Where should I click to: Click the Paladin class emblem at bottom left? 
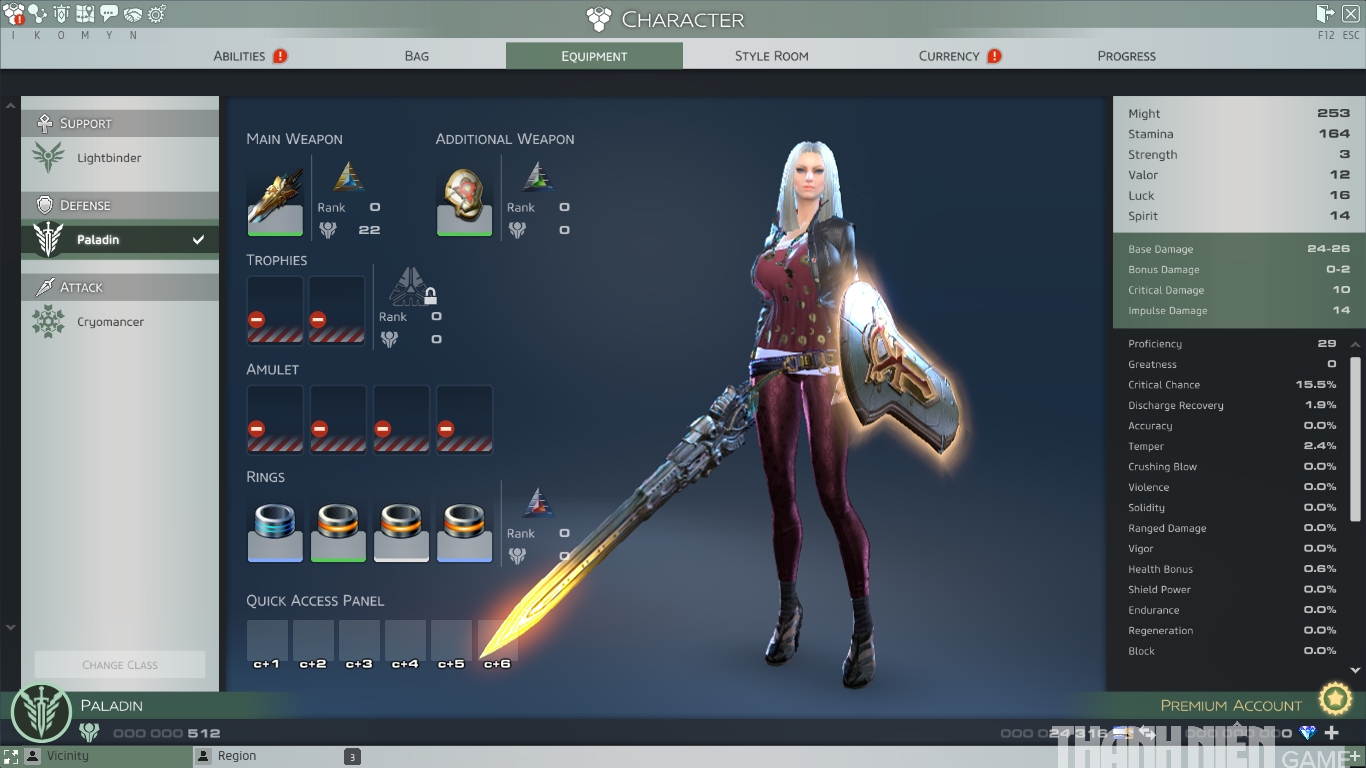point(41,712)
